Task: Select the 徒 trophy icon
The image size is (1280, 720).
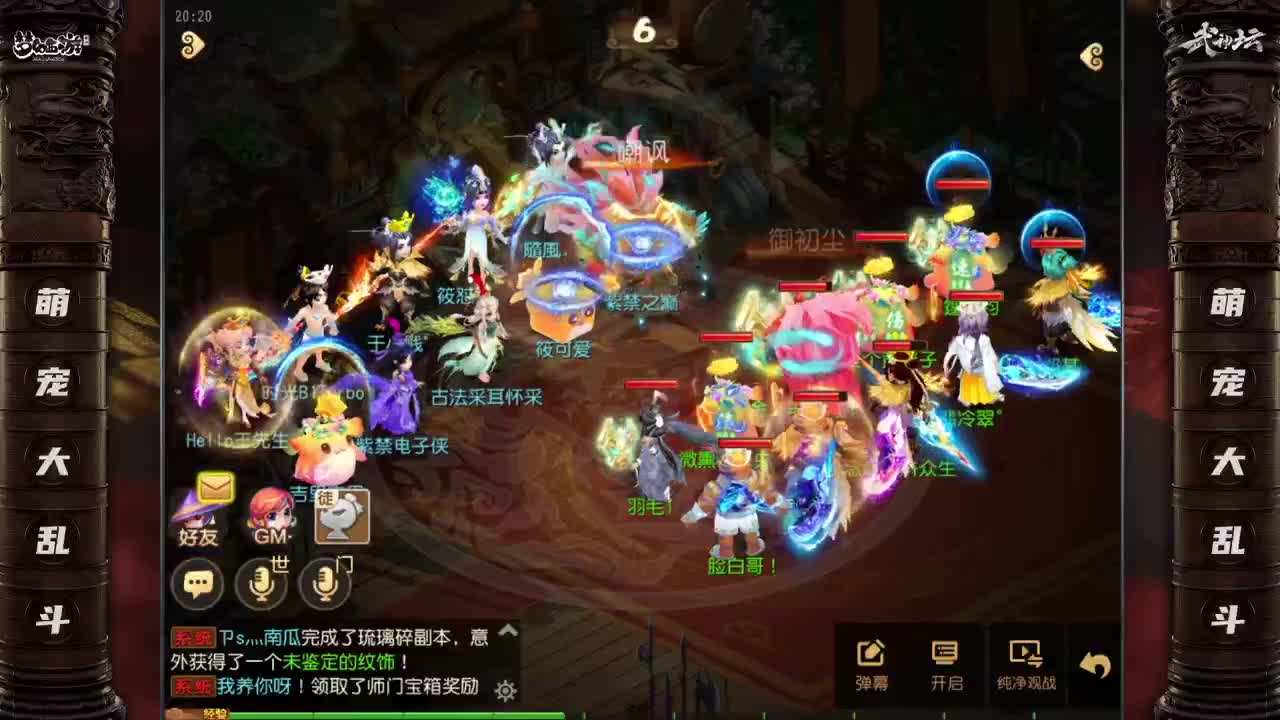Action: (343, 515)
